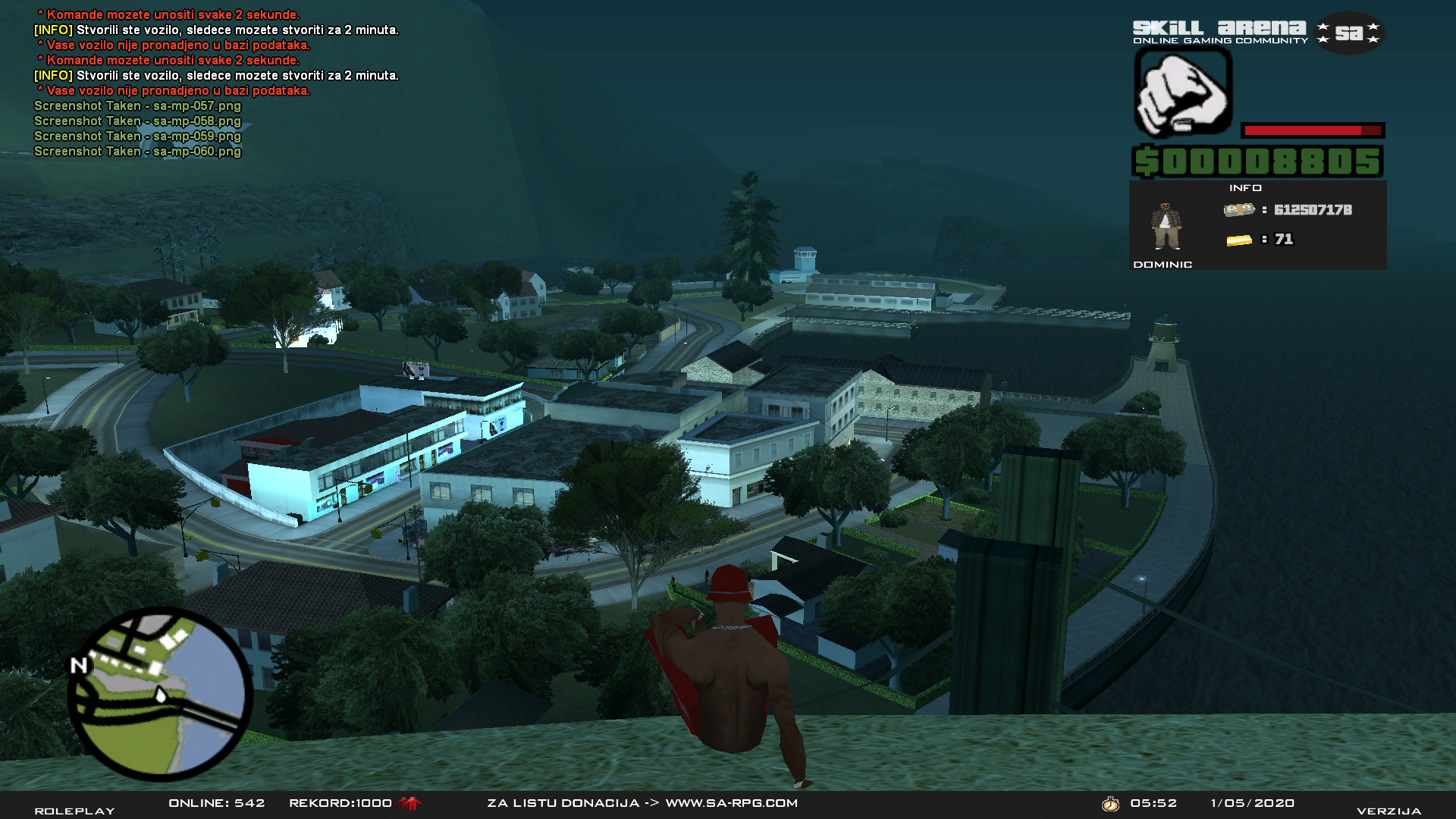The image size is (1456, 819).
Task: Click the chat log message area
Action: click(216, 83)
